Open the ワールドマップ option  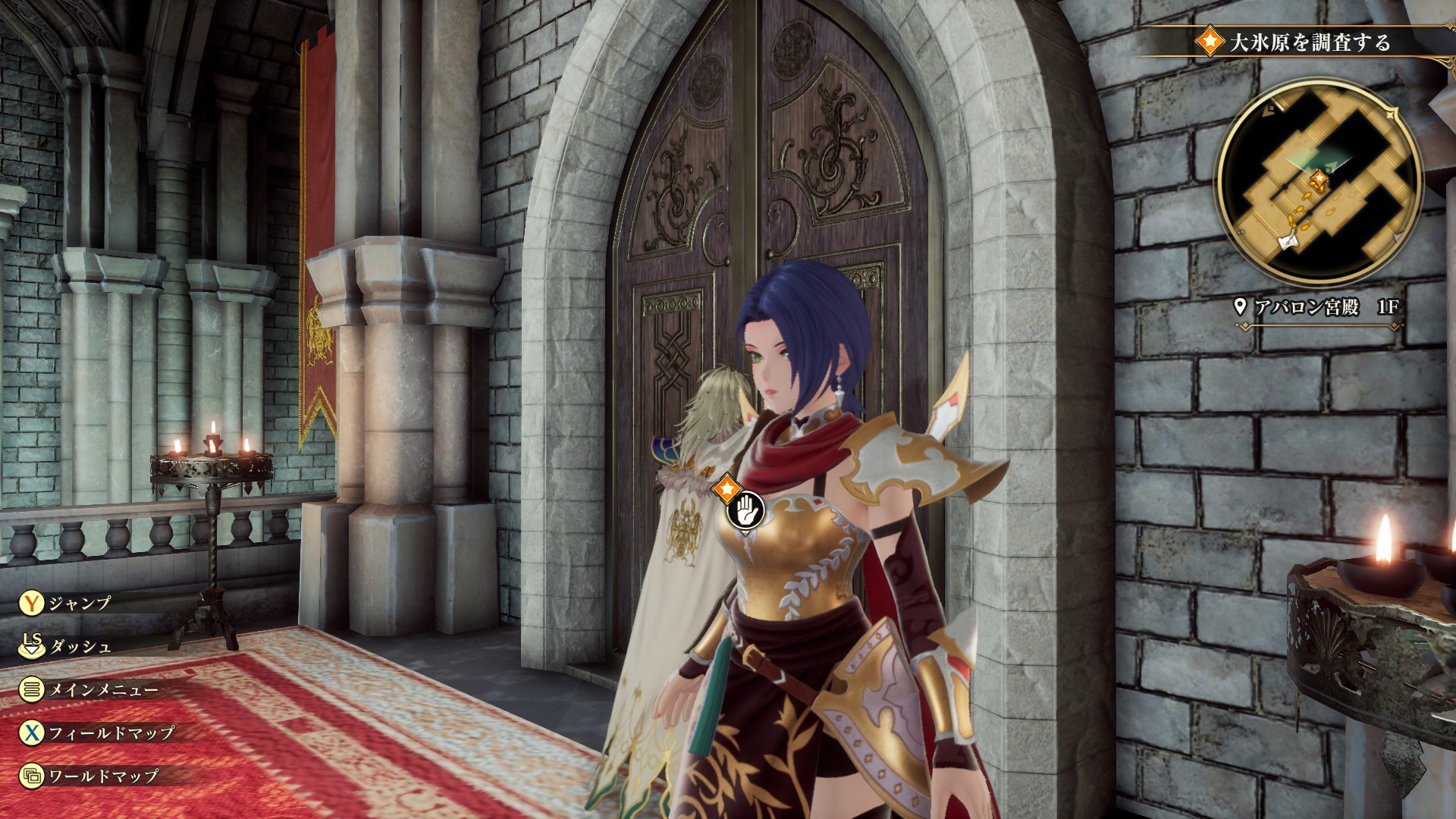tap(102, 776)
